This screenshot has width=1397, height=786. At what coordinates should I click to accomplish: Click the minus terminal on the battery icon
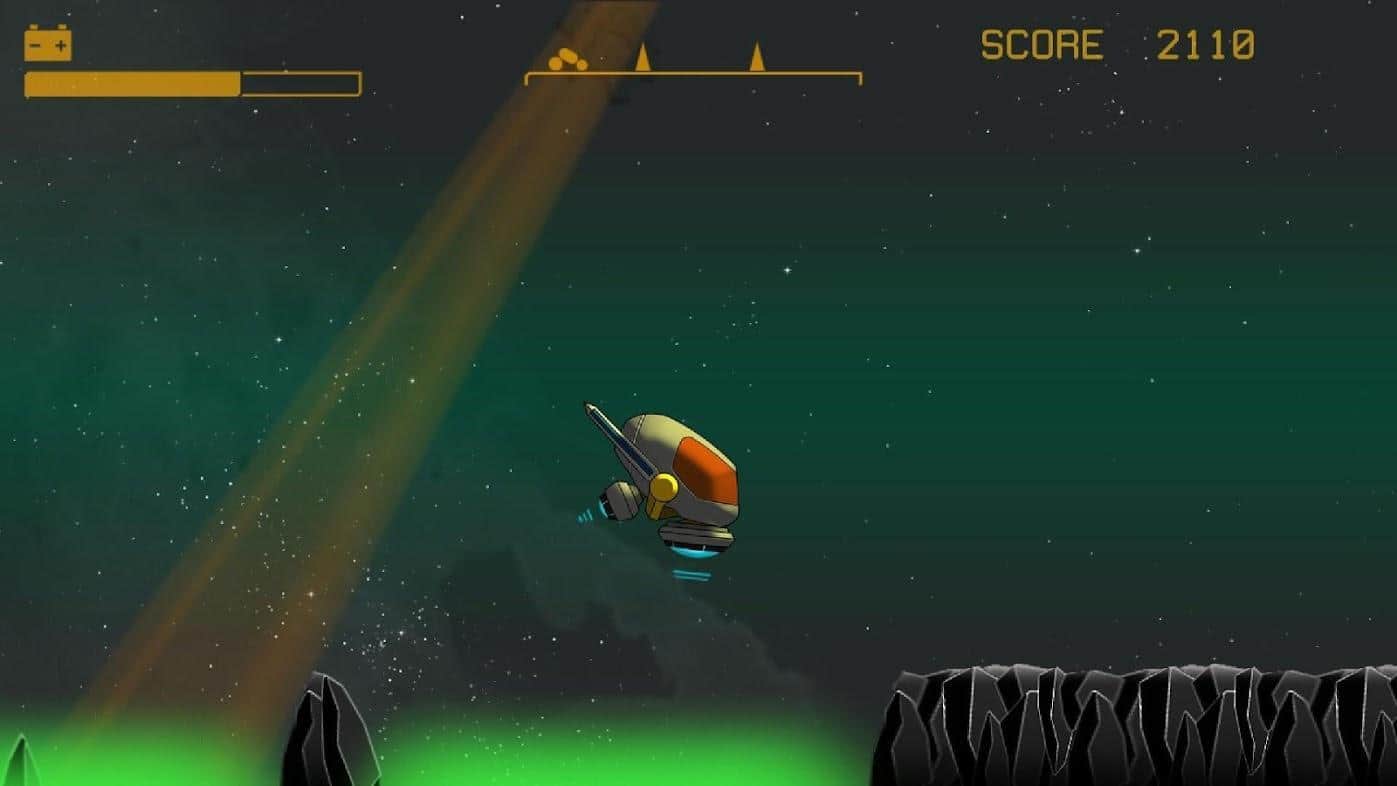pyautogui.click(x=34, y=44)
